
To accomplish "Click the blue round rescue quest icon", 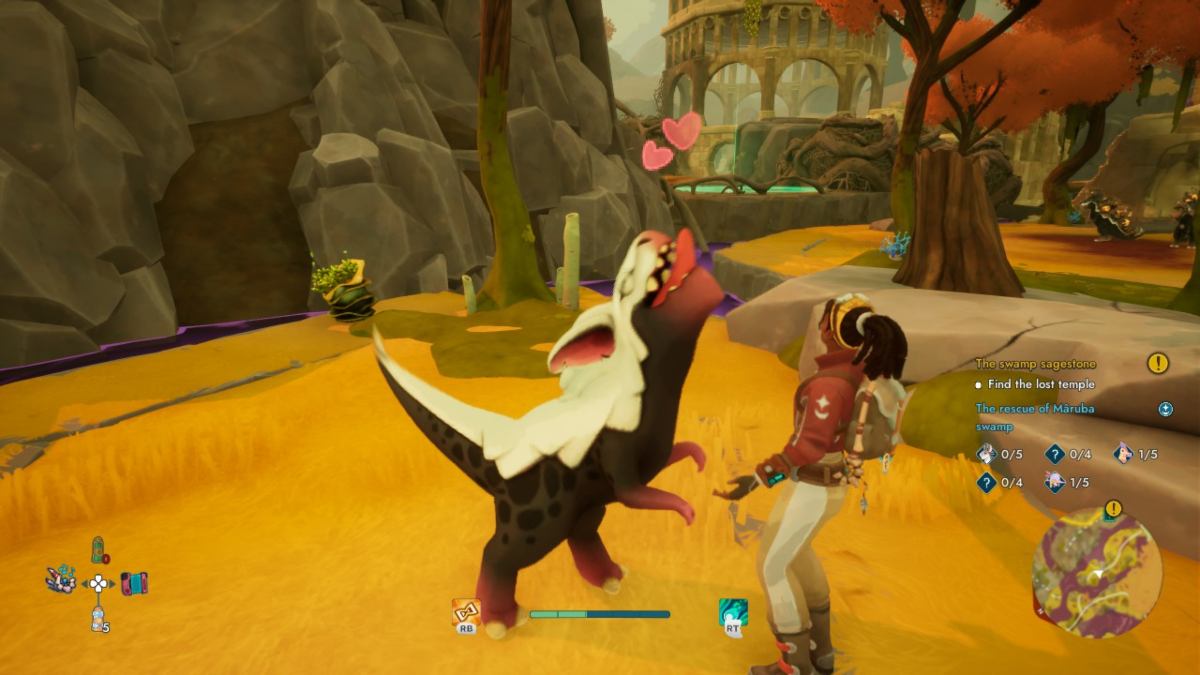I will (1165, 408).
